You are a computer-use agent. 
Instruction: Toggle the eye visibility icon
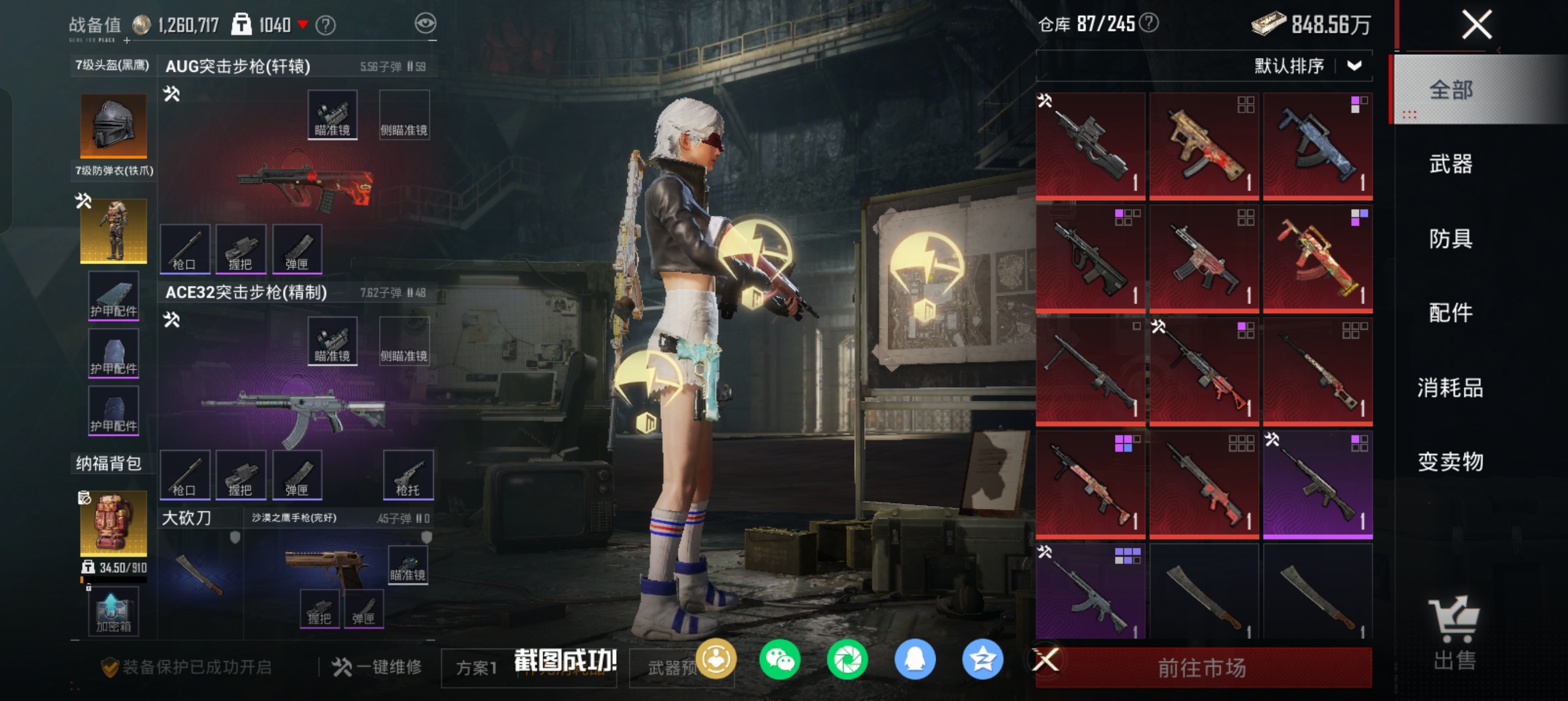(425, 24)
